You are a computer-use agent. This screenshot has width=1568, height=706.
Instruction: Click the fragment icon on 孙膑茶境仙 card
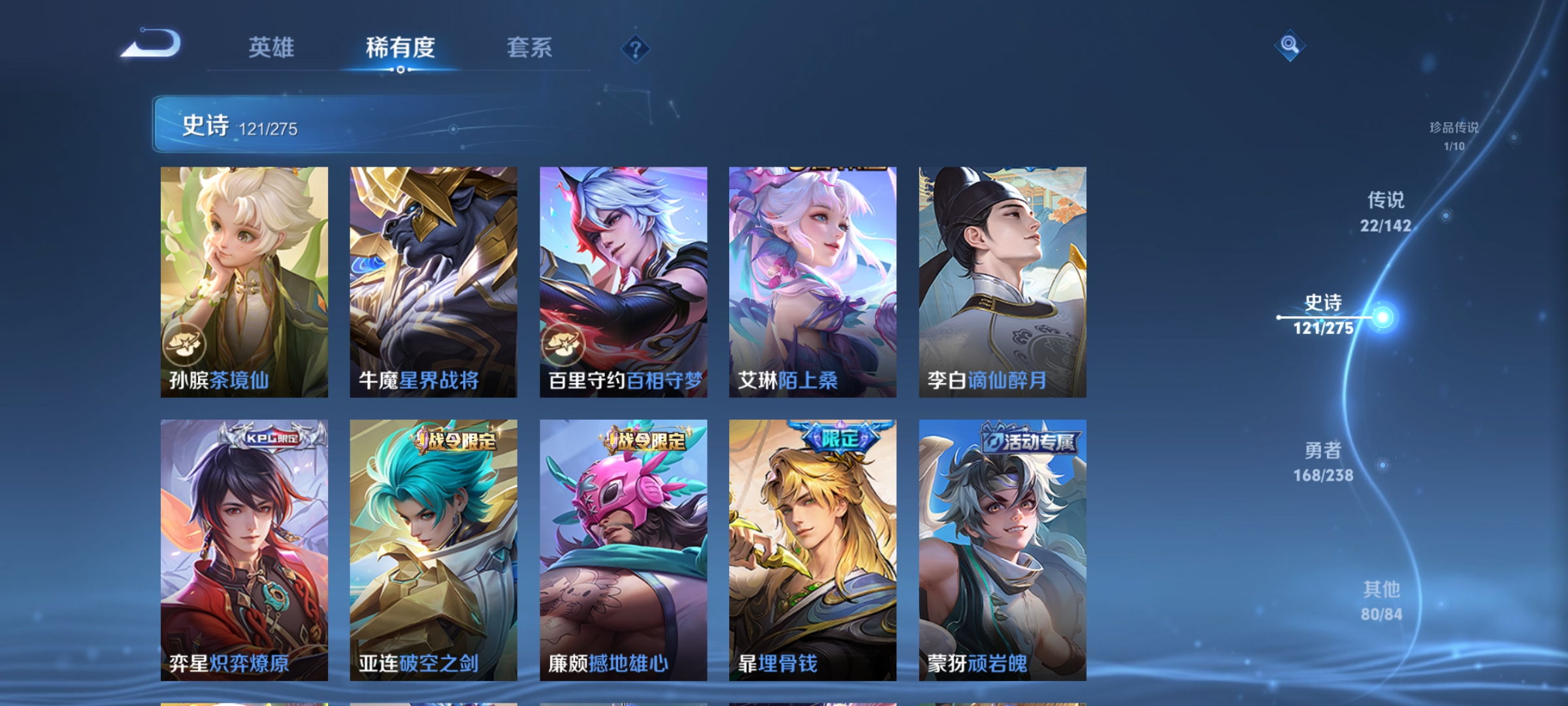click(x=184, y=345)
